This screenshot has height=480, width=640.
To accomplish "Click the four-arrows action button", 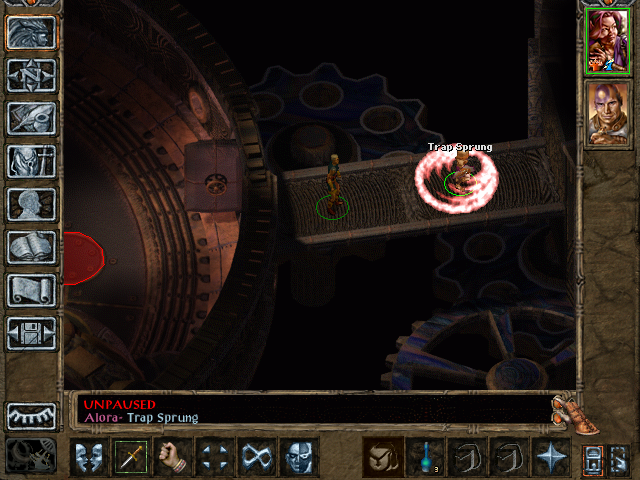I will (x=215, y=458).
